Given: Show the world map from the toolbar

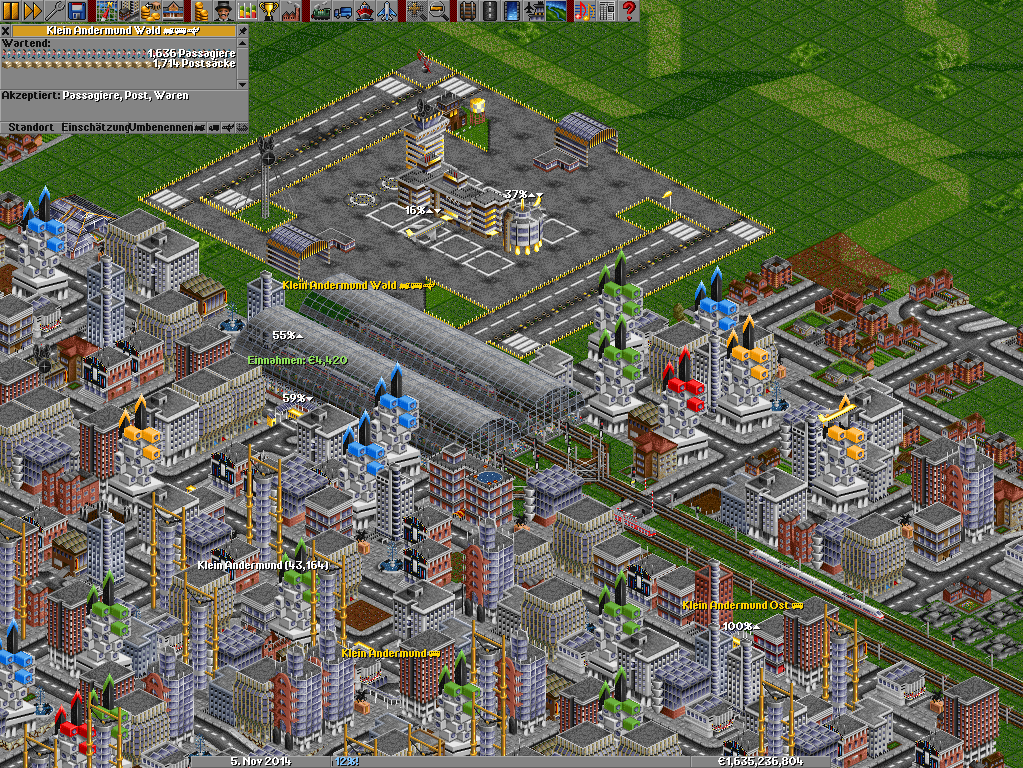Looking at the screenshot, I should 107,11.
